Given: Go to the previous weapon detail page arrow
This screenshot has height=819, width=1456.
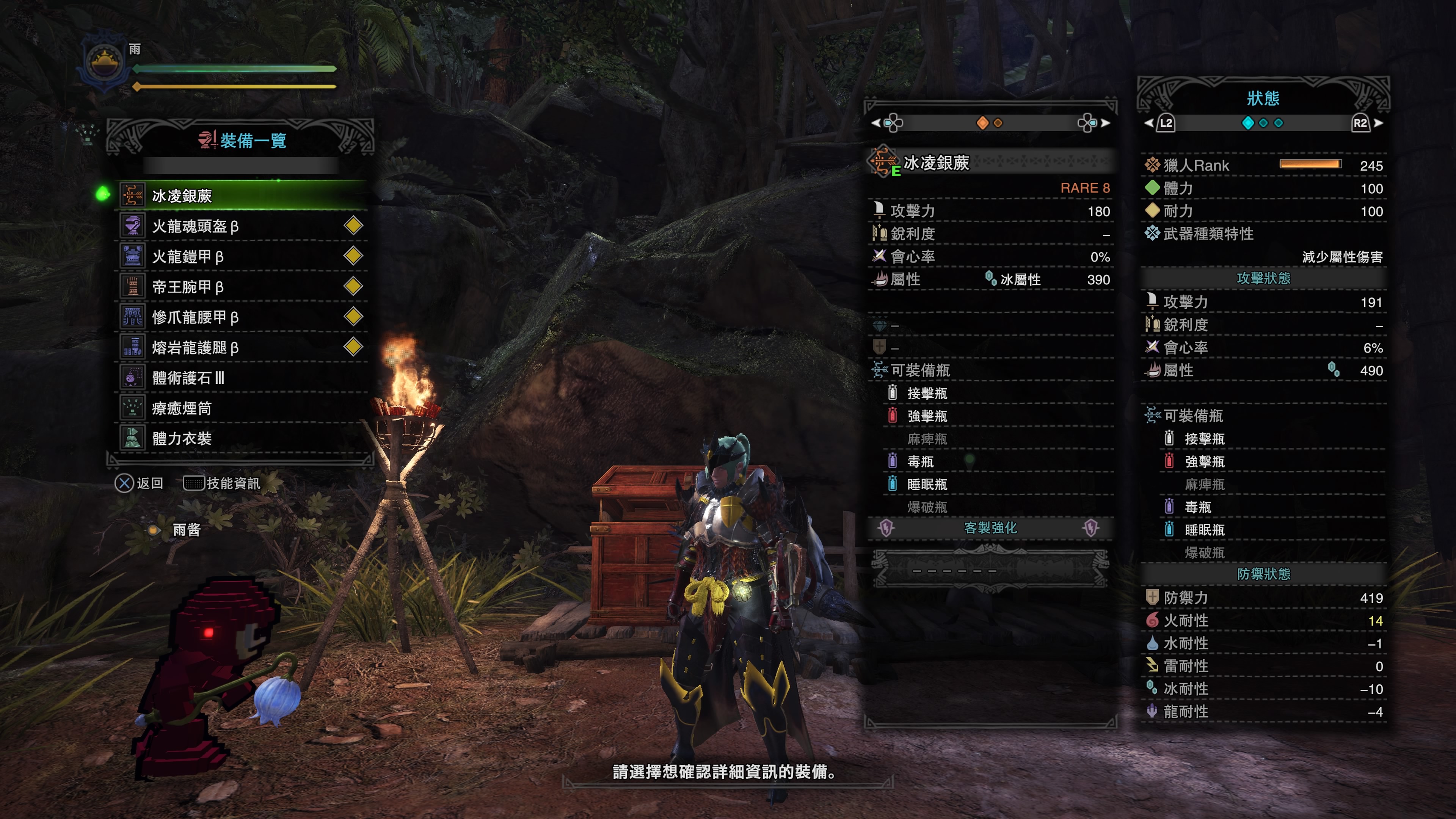Looking at the screenshot, I should (x=875, y=122).
